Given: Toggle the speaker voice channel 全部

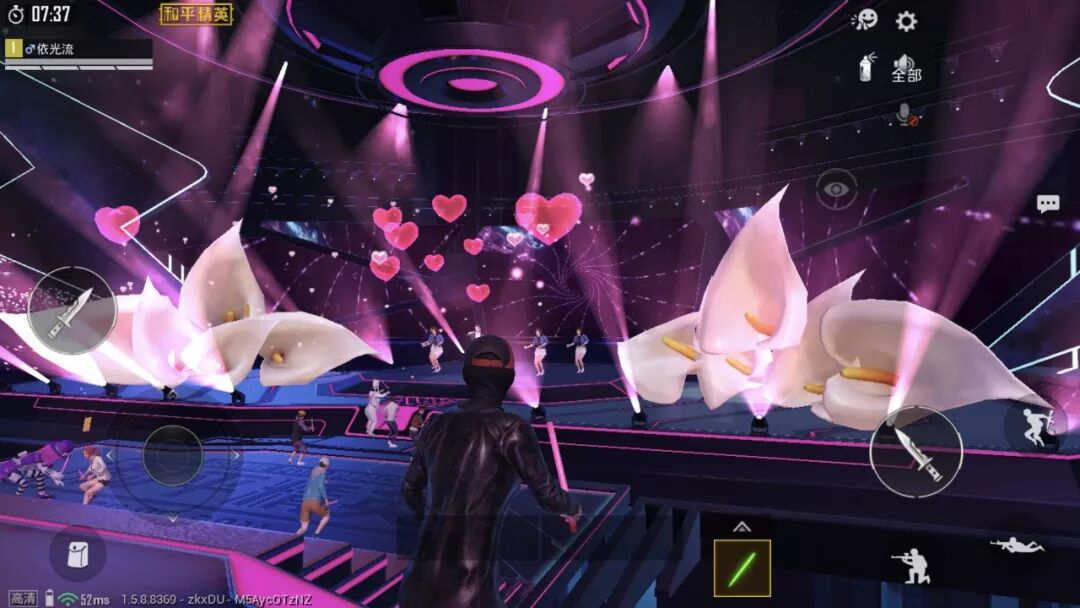Looking at the screenshot, I should coord(906,68).
